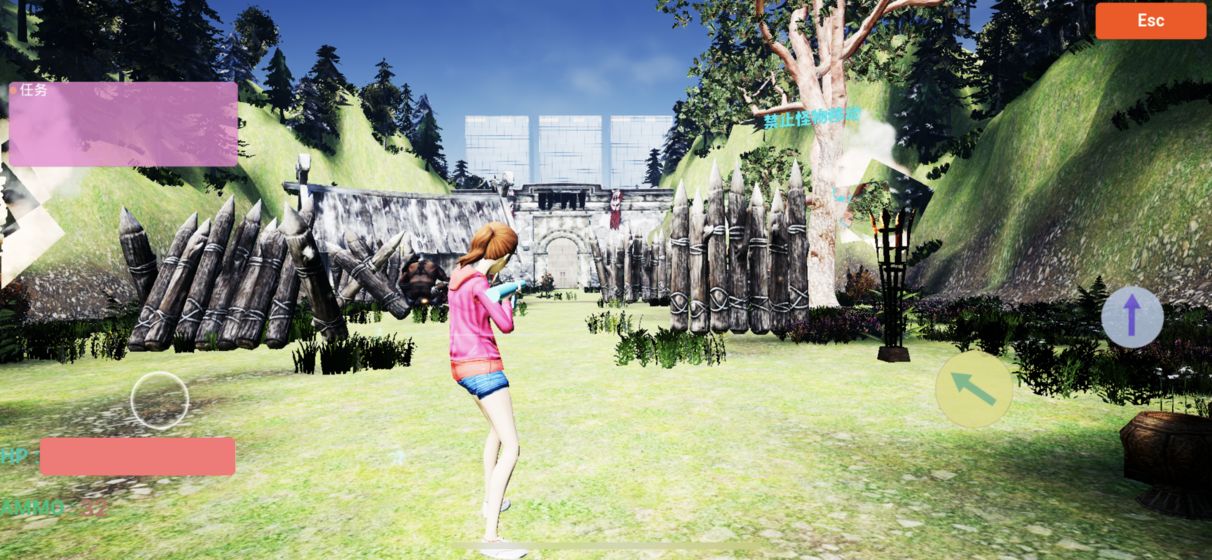
Task: Touch the virtual joystick circle
Action: coord(160,400)
